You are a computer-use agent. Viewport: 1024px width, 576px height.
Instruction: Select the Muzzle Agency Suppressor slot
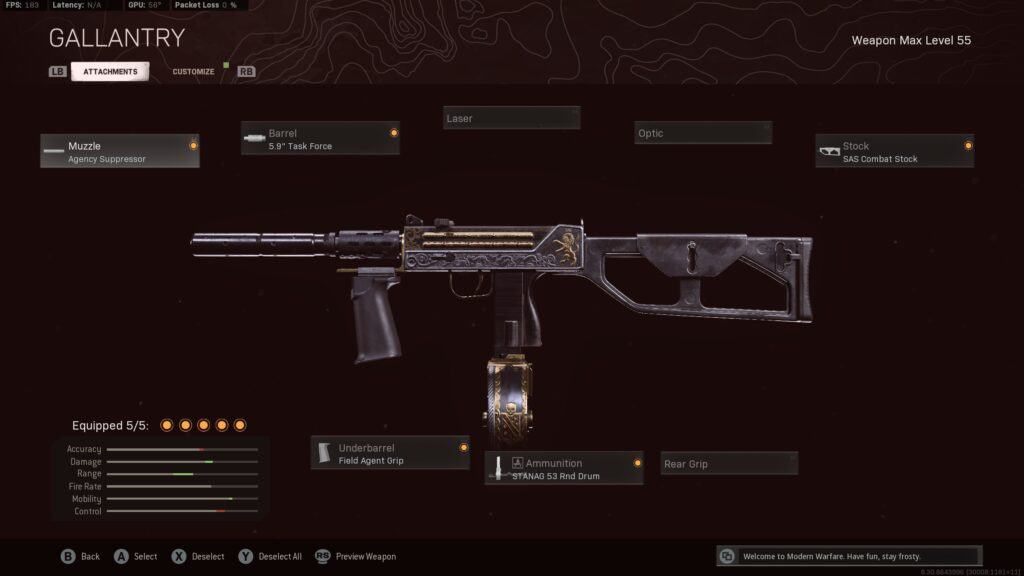coord(120,151)
